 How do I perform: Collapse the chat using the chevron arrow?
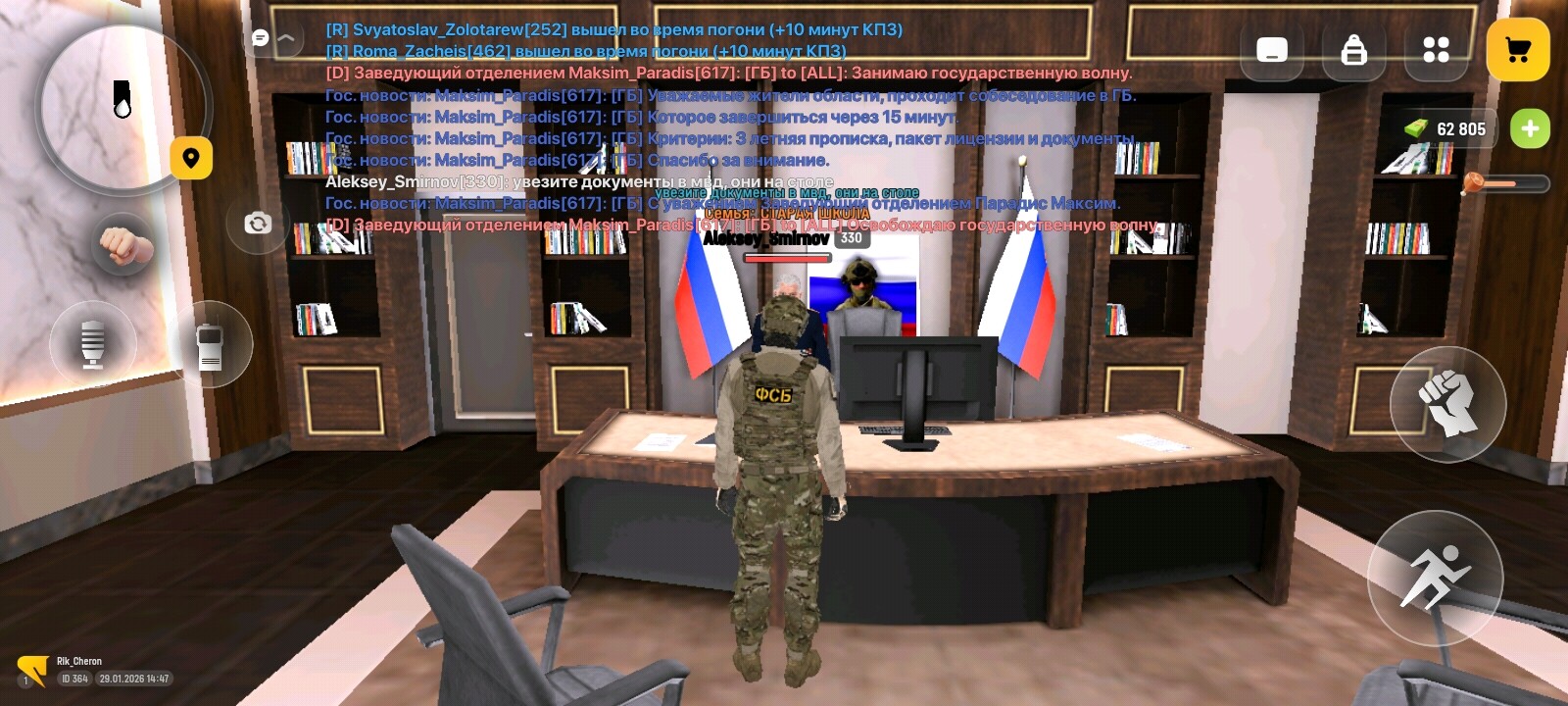[x=286, y=36]
